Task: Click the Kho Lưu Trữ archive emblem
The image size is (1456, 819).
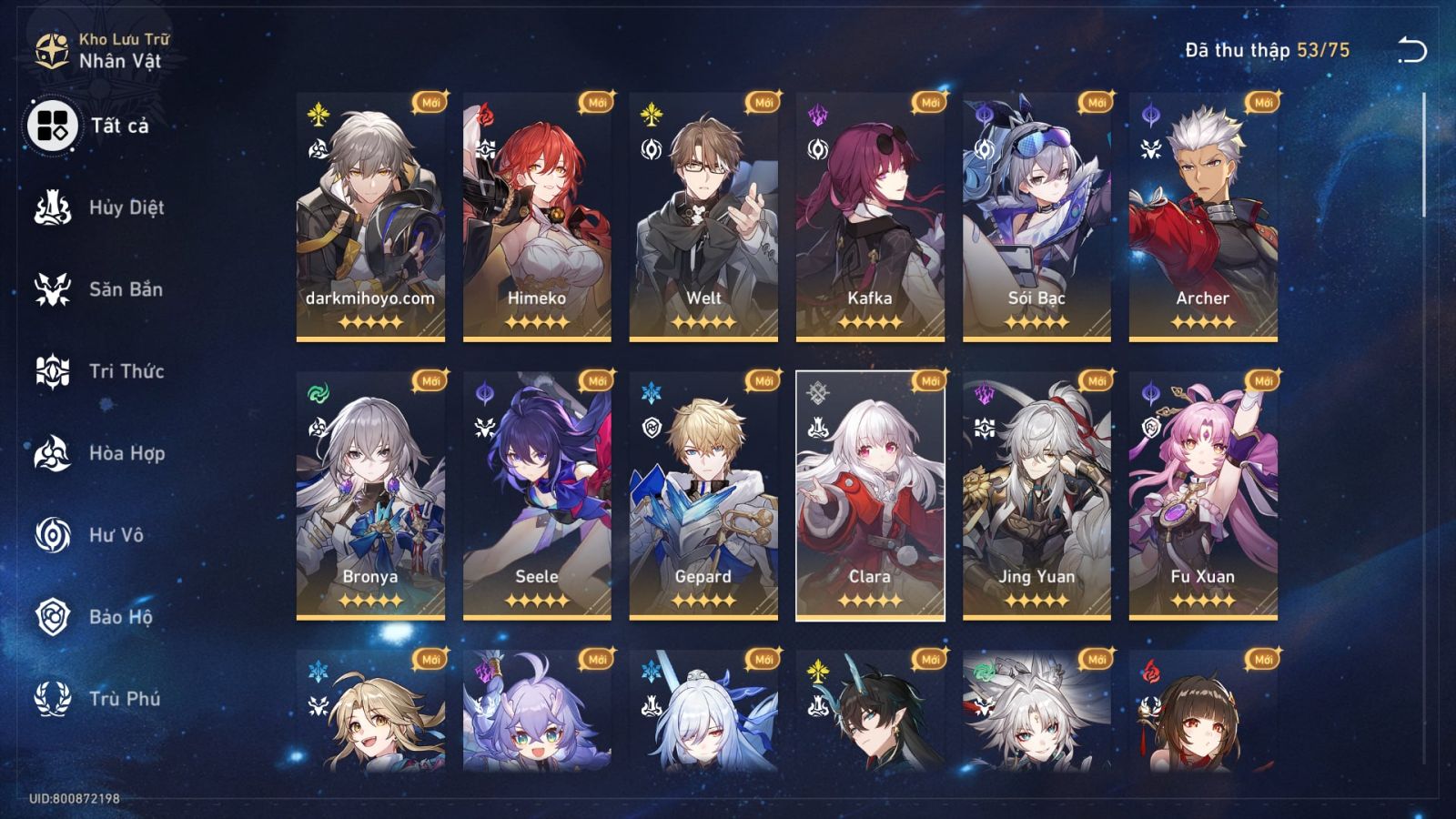Action: point(50,50)
